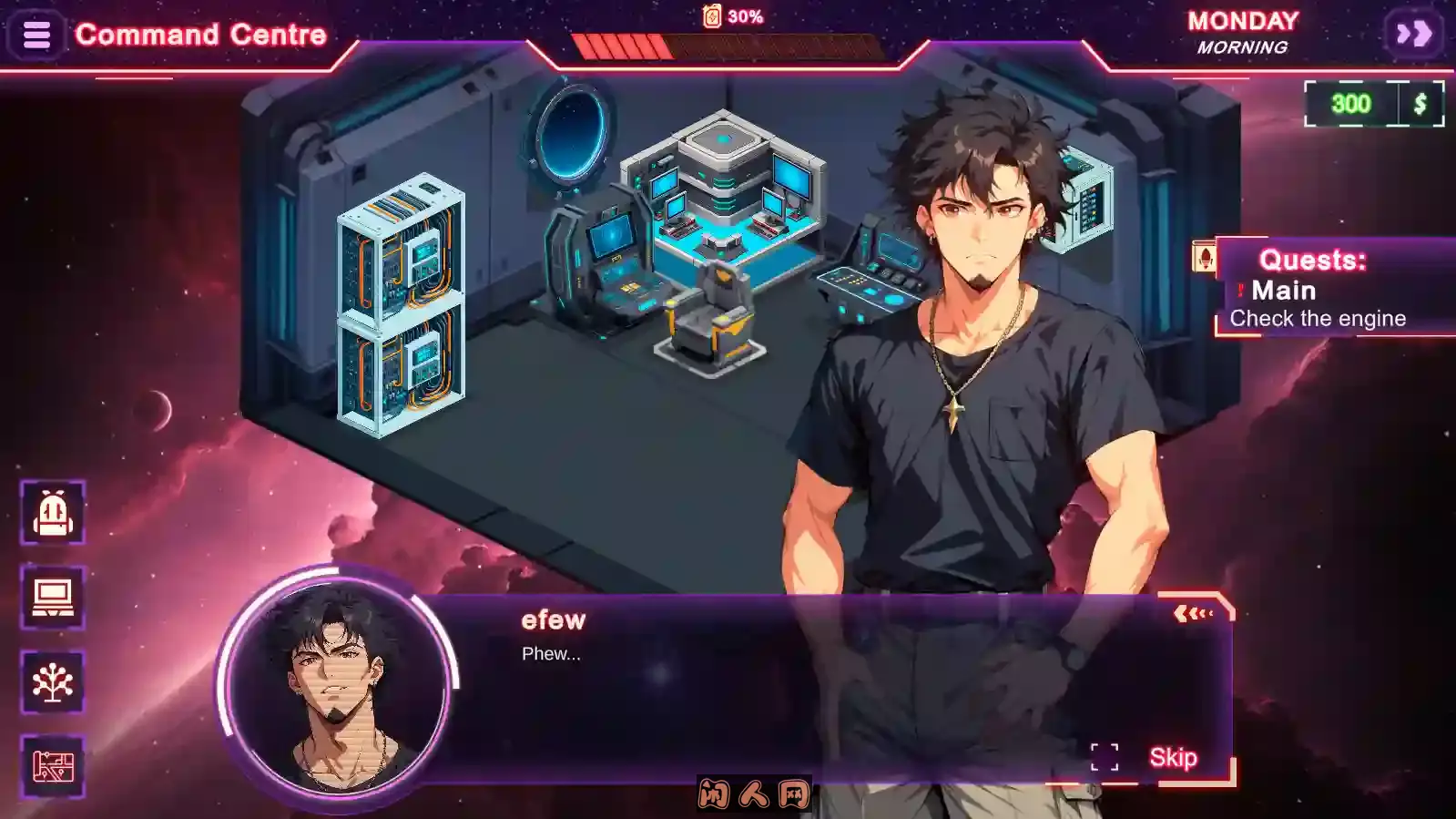Click the Check the engine quest link

point(1318,318)
